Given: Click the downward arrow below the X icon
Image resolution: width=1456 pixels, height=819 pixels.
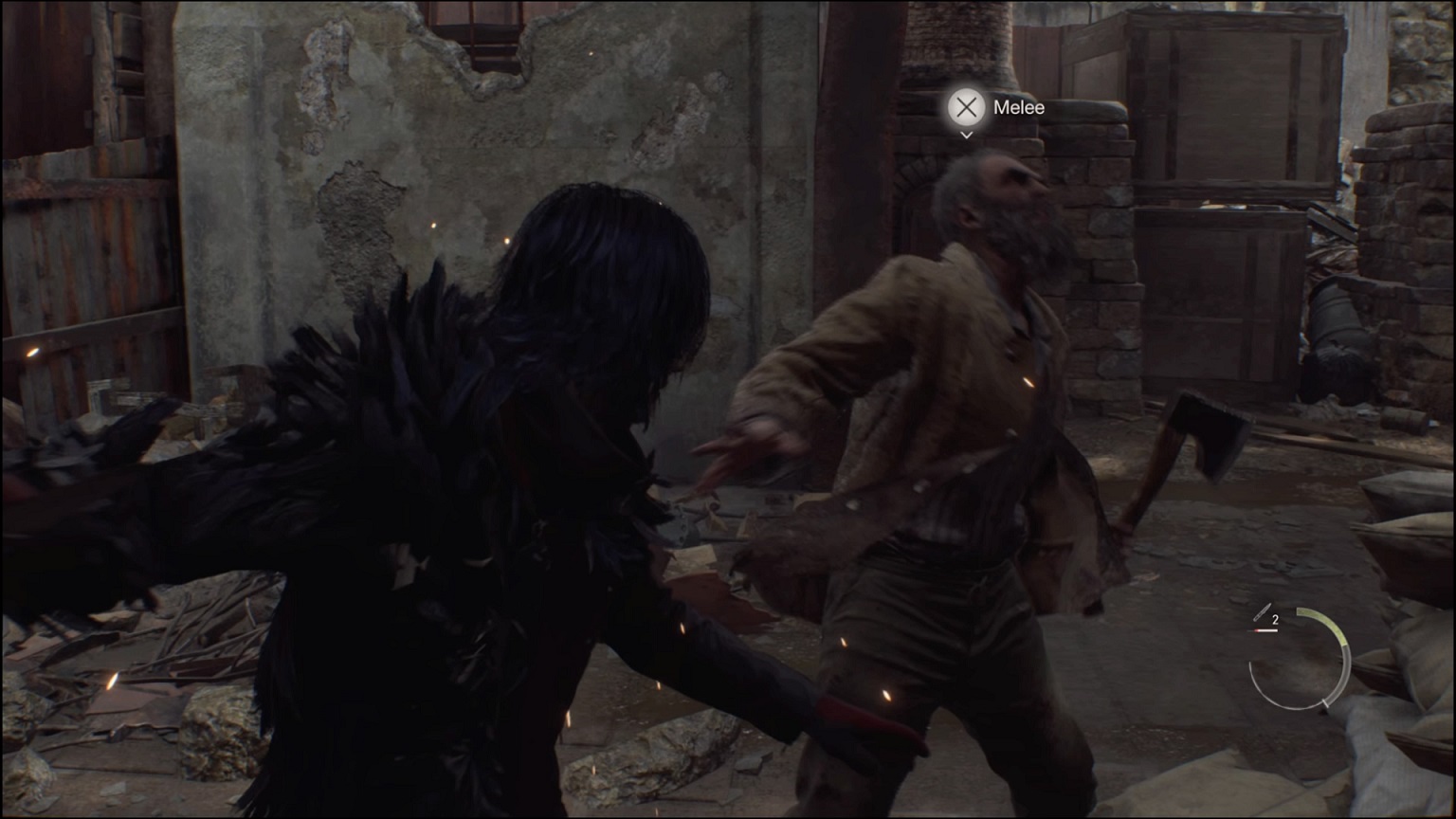Looking at the screenshot, I should tap(966, 136).
